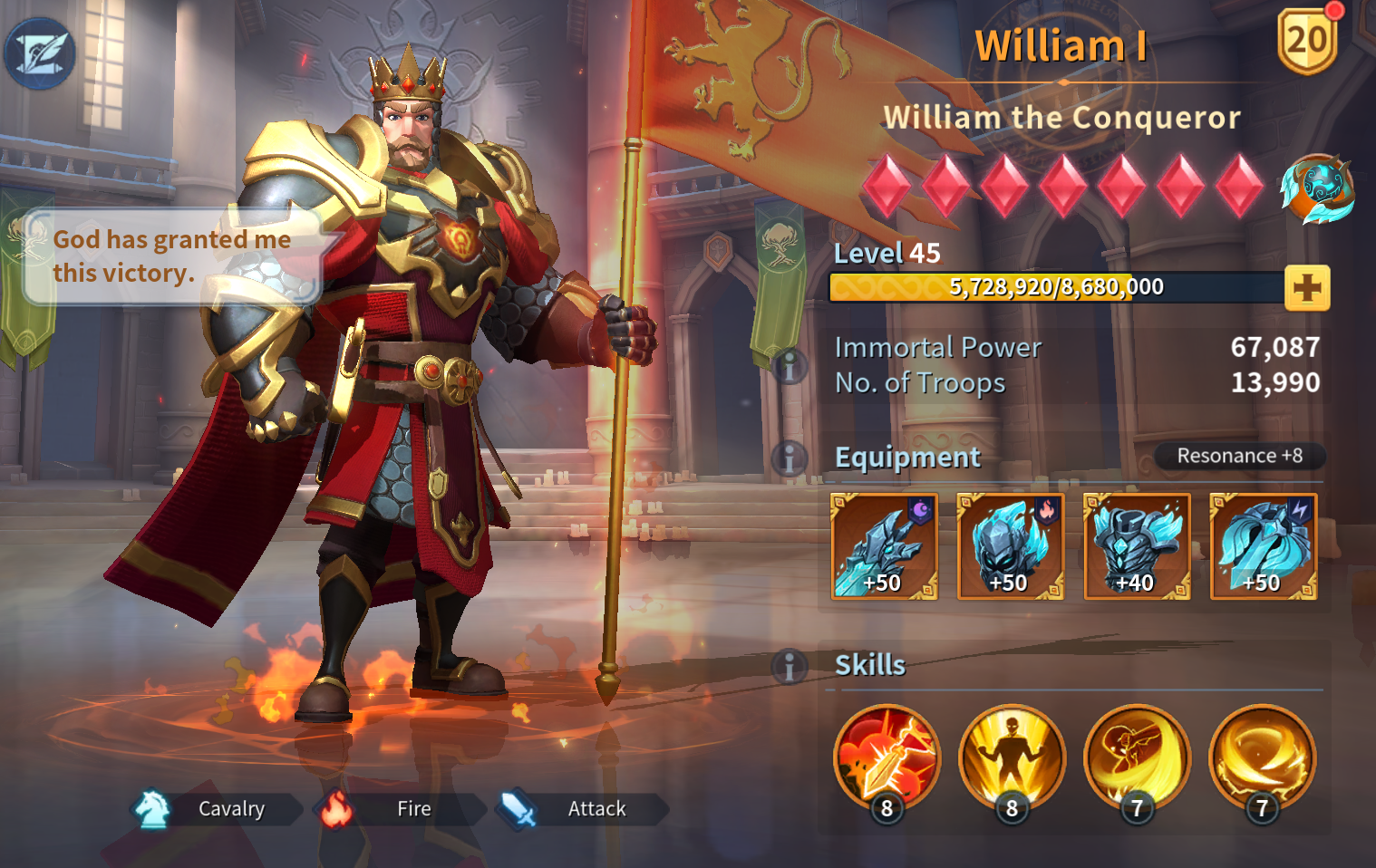The image size is (1376, 868).
Task: Add experience with the yellow plus button
Action: point(1306,288)
